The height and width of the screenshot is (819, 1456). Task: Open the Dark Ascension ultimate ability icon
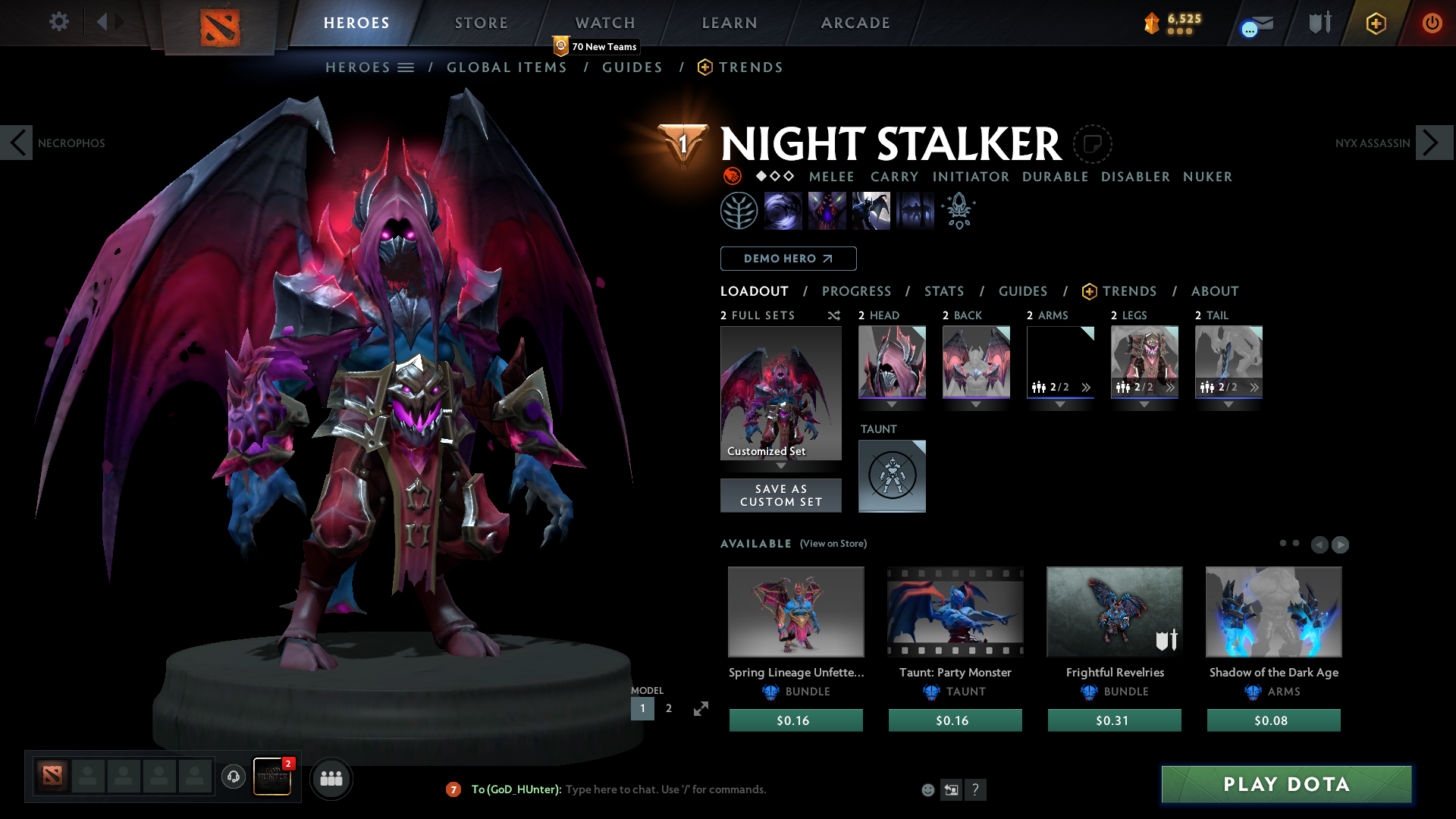pos(915,210)
